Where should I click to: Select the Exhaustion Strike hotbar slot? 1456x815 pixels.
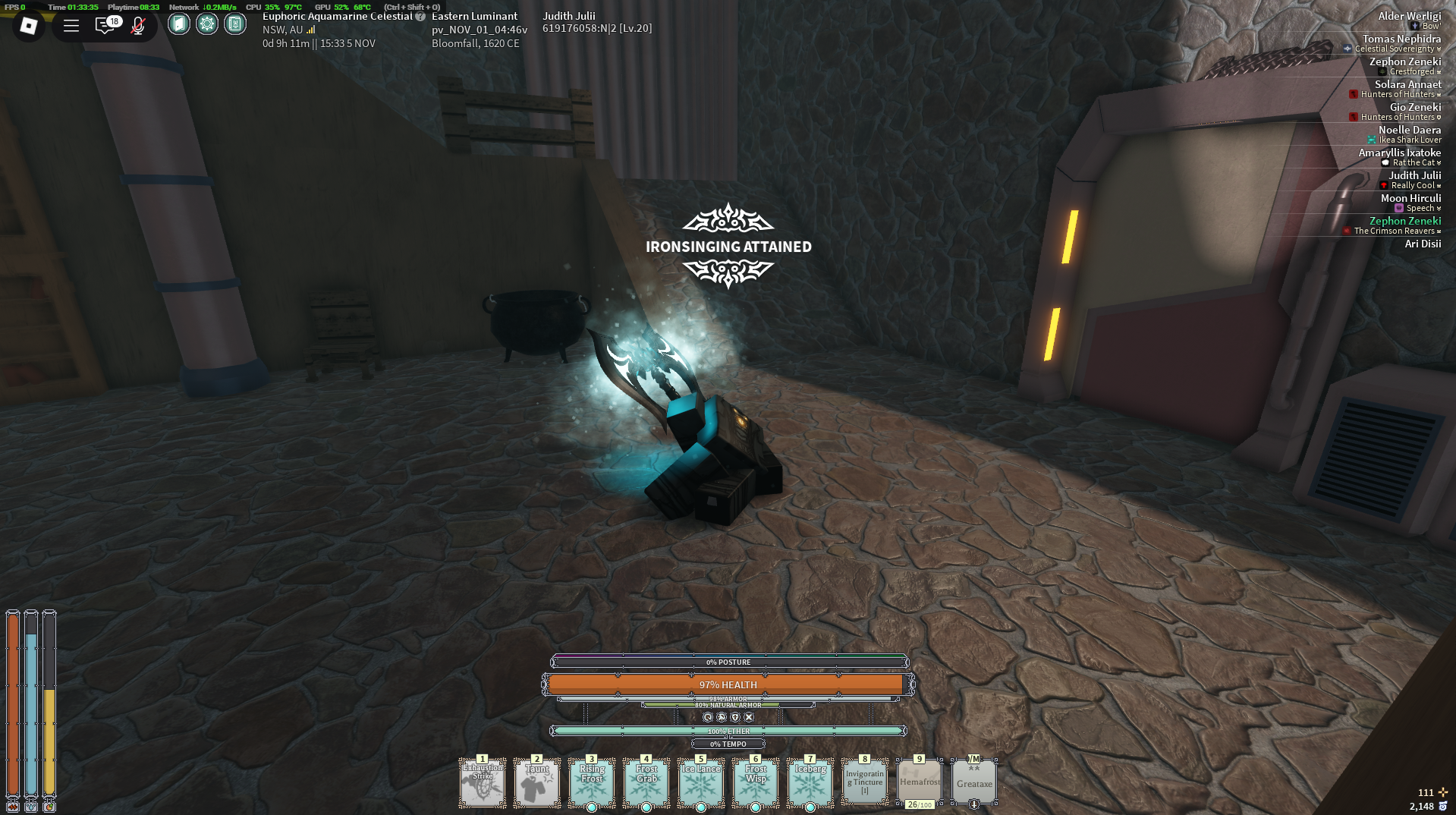[483, 782]
